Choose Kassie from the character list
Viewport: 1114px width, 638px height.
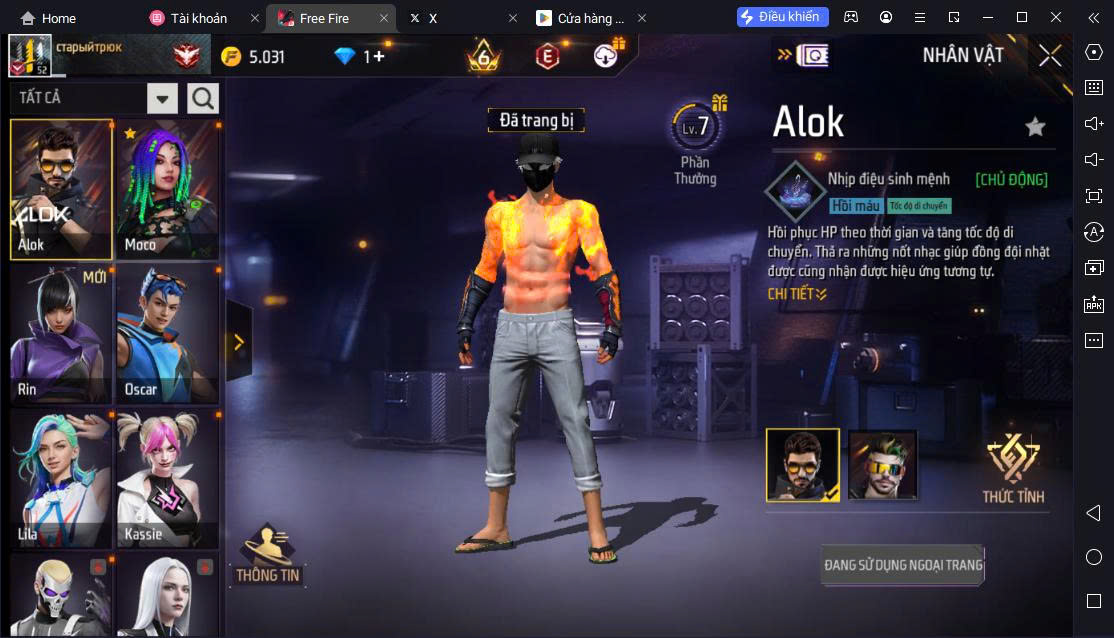point(167,479)
